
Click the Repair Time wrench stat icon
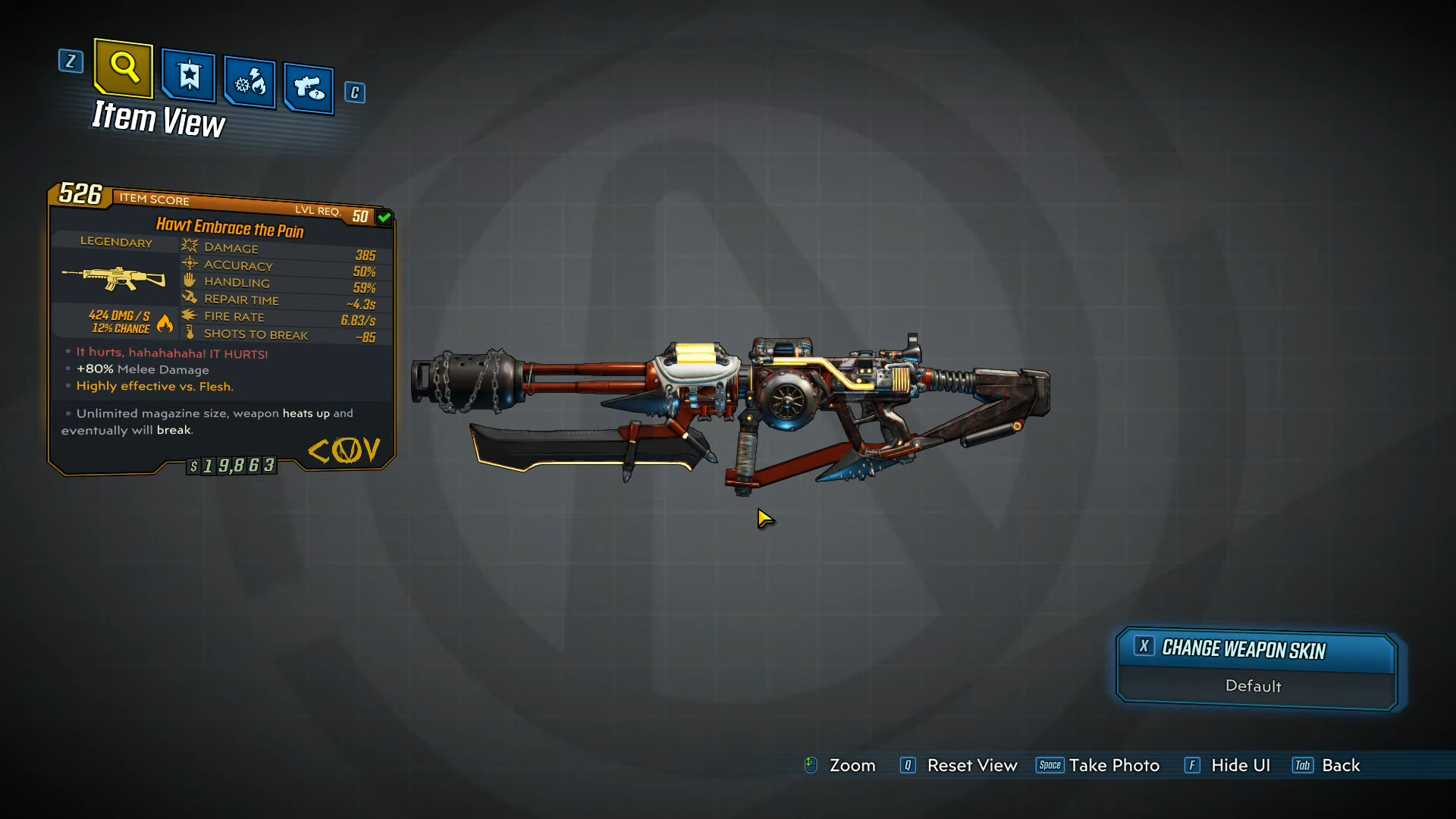click(190, 297)
